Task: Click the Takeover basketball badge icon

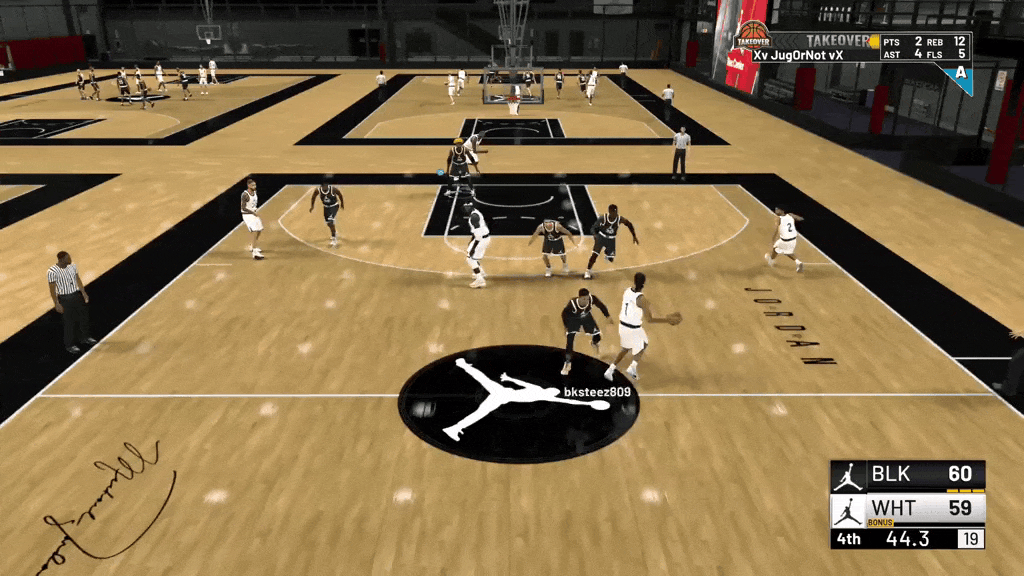Action: 752,37
